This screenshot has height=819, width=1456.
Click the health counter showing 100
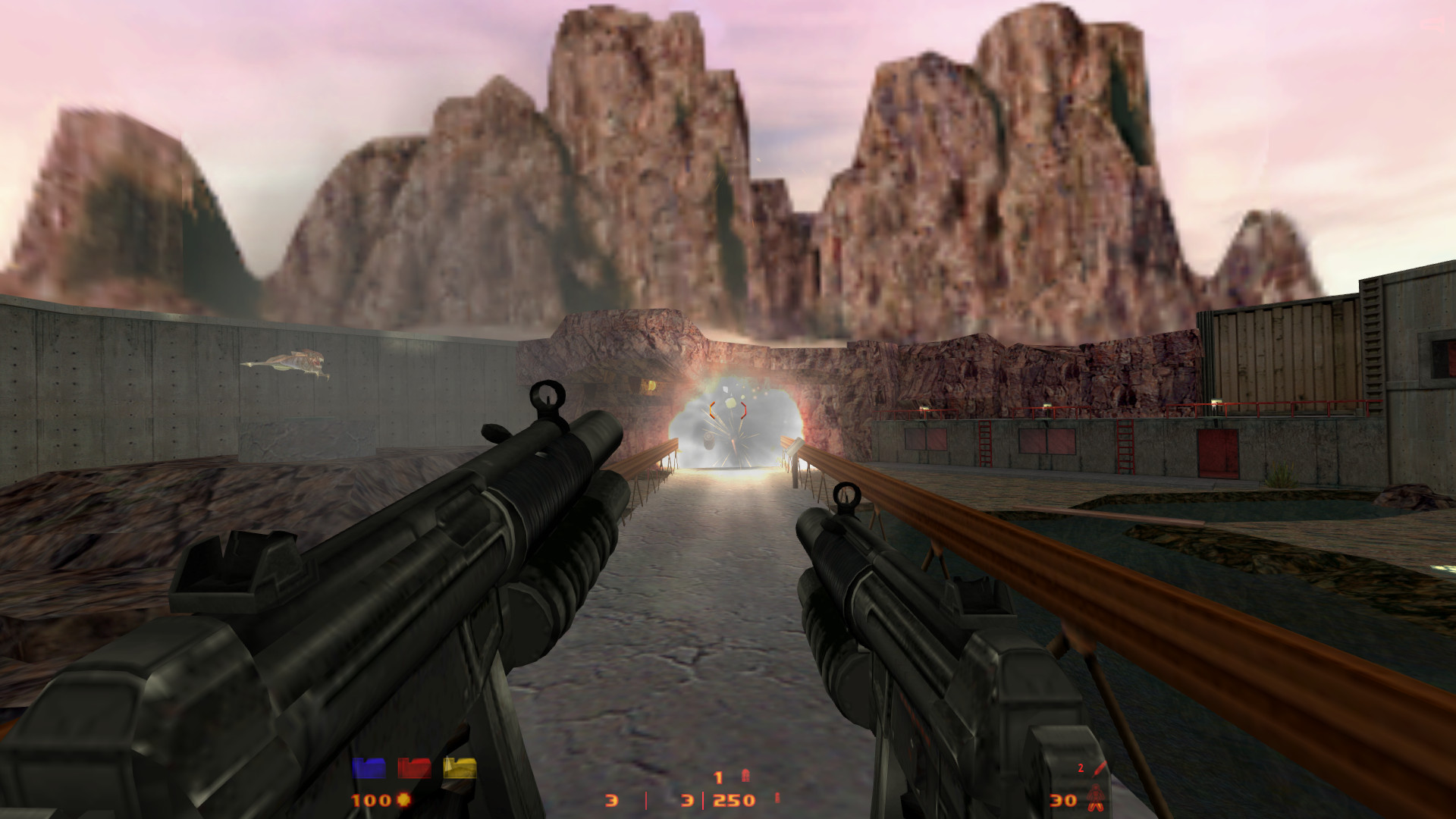click(x=370, y=799)
